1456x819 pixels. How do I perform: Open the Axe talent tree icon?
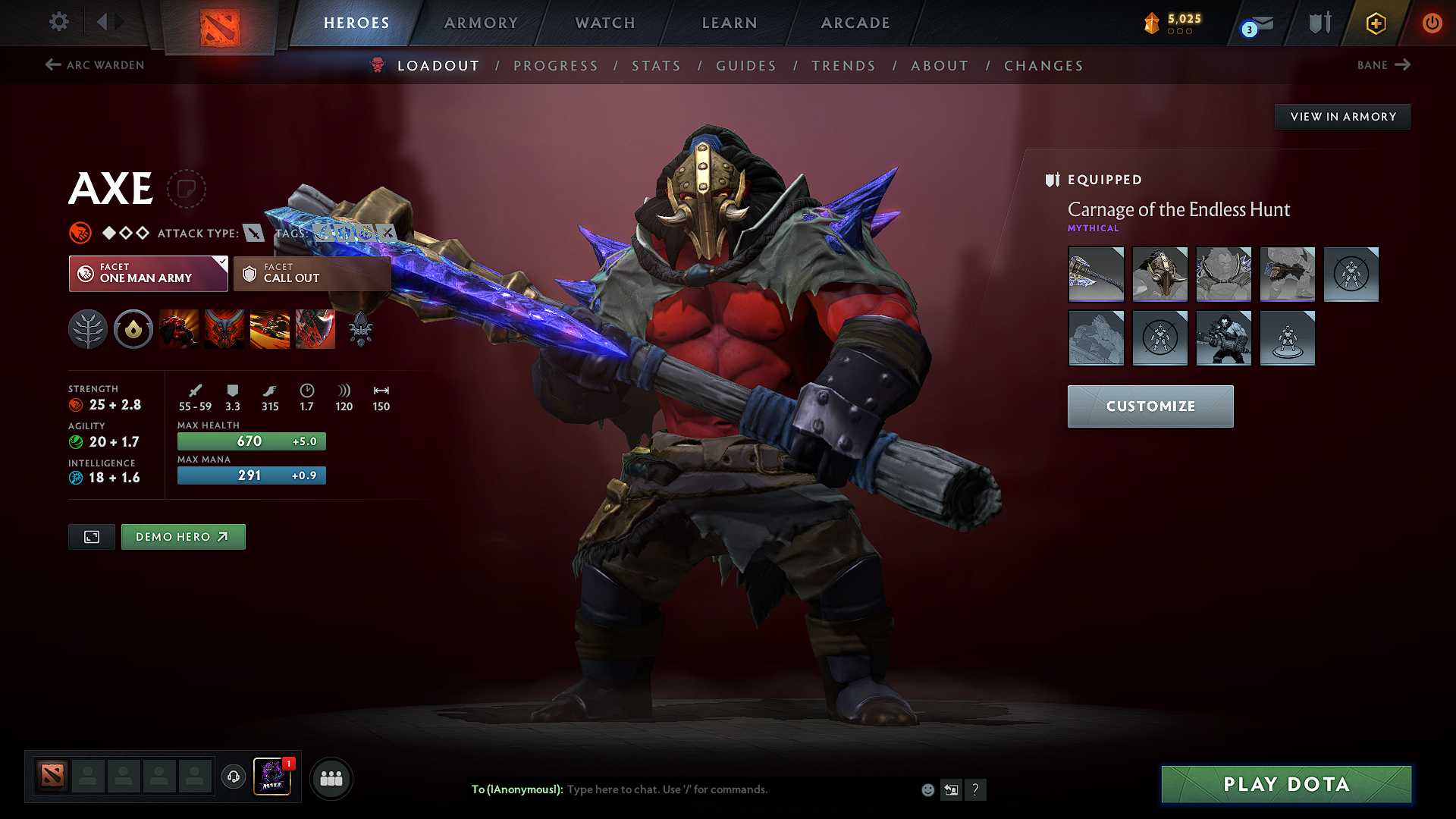click(x=88, y=329)
